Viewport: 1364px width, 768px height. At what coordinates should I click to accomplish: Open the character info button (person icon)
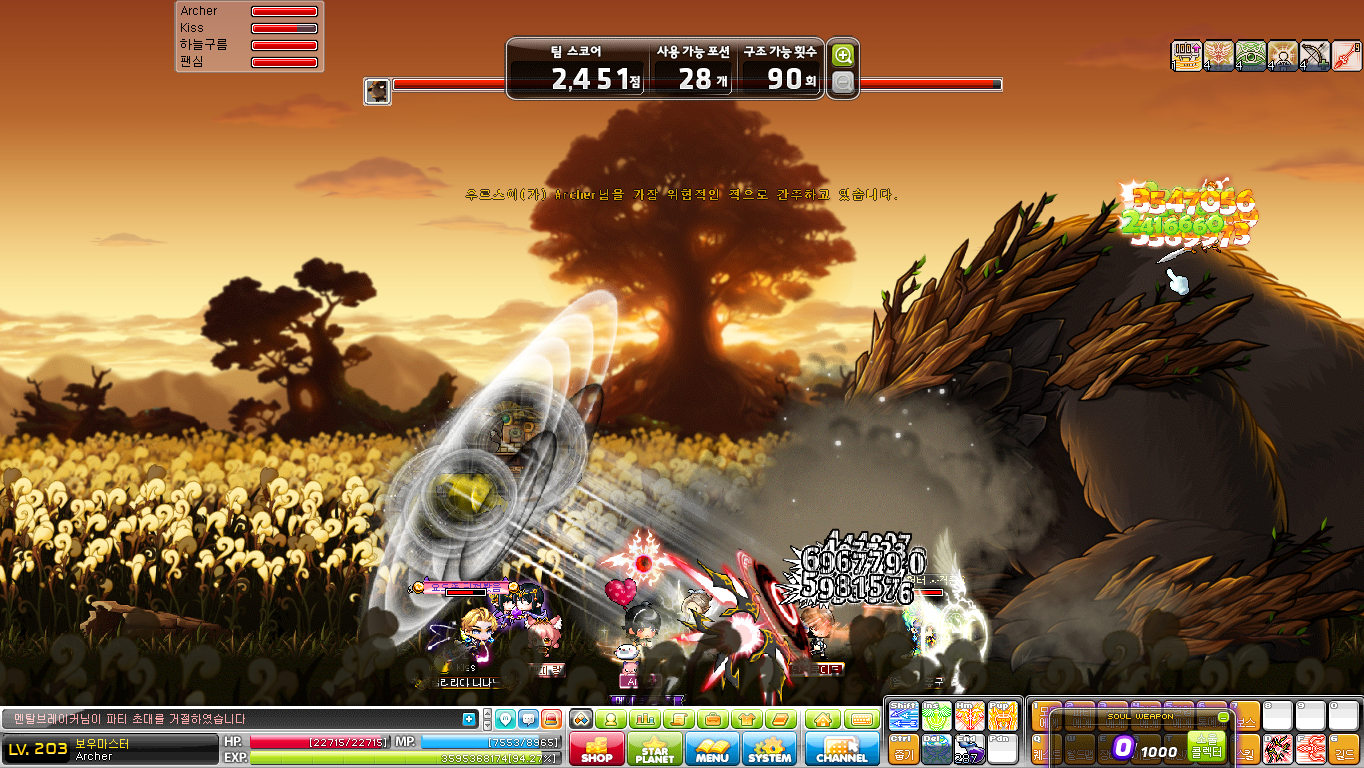pos(610,719)
